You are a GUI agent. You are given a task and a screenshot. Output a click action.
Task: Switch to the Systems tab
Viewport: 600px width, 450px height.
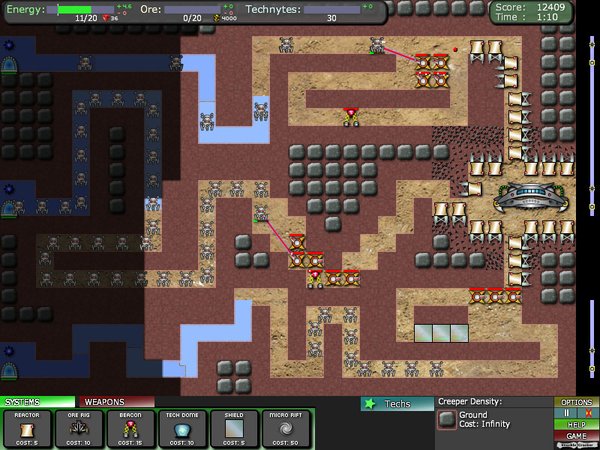38,401
